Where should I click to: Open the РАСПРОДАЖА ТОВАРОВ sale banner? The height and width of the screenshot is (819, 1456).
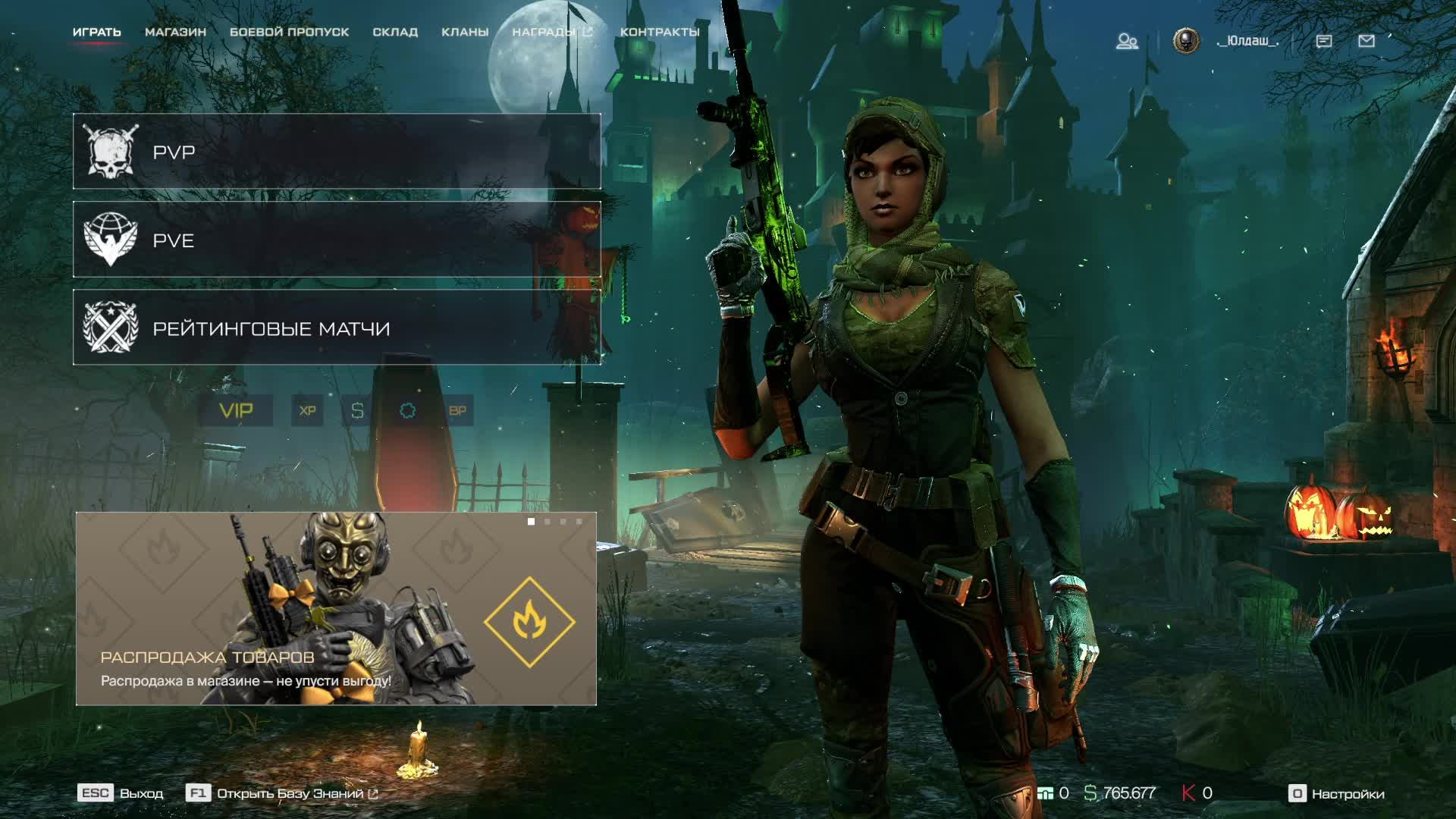click(336, 609)
